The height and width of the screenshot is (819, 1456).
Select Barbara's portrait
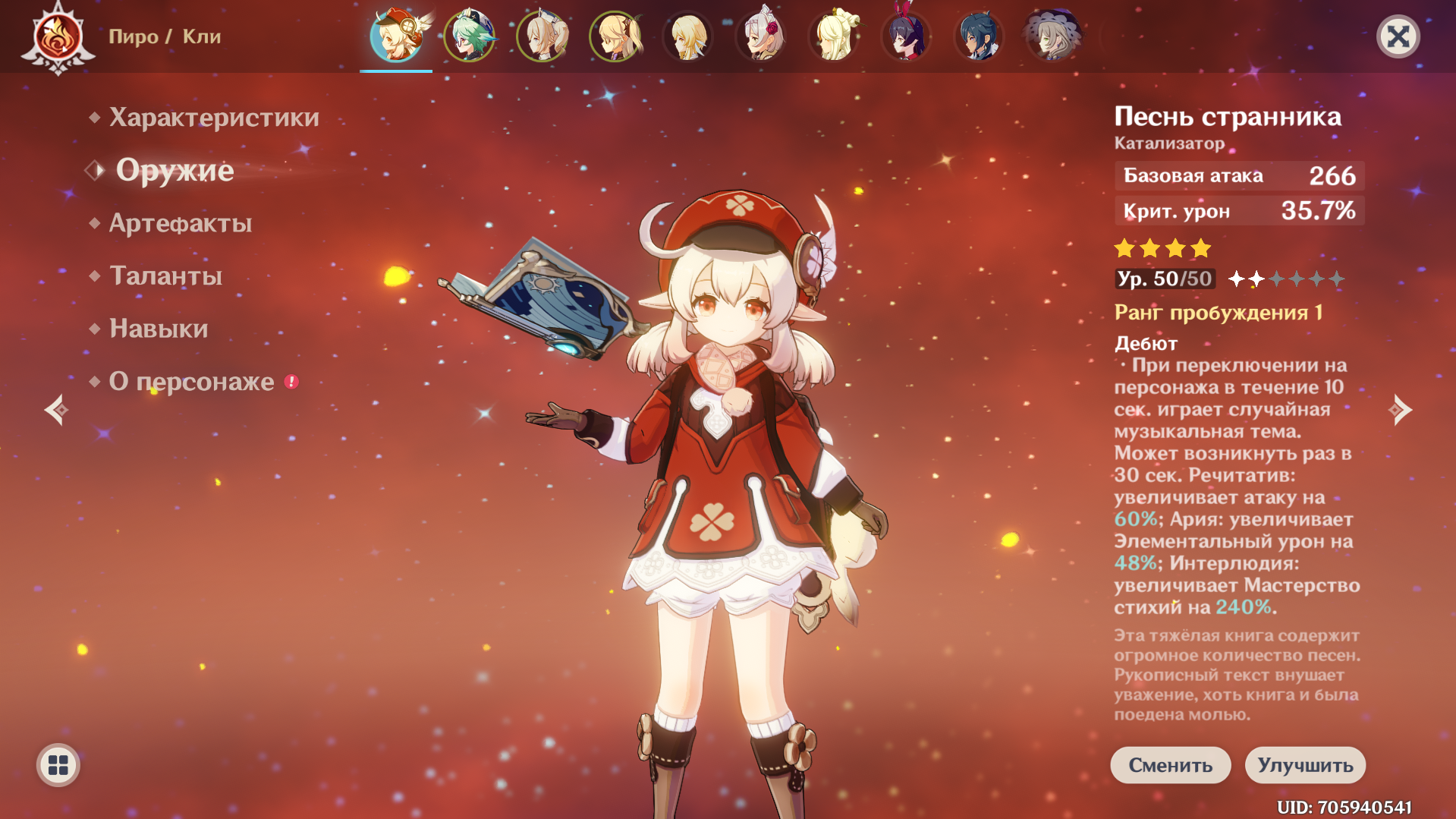tap(542, 36)
